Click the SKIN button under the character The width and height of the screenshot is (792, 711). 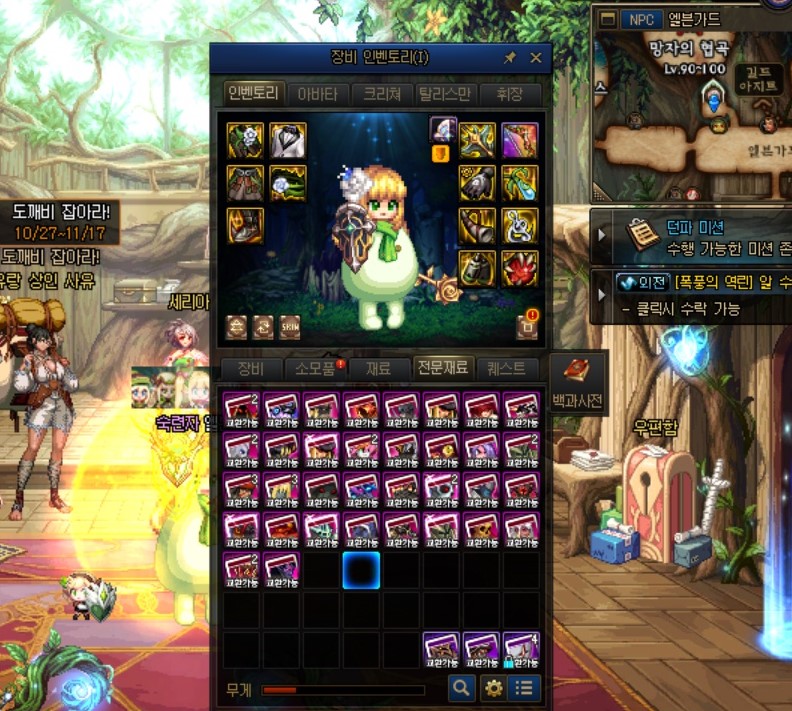point(289,327)
